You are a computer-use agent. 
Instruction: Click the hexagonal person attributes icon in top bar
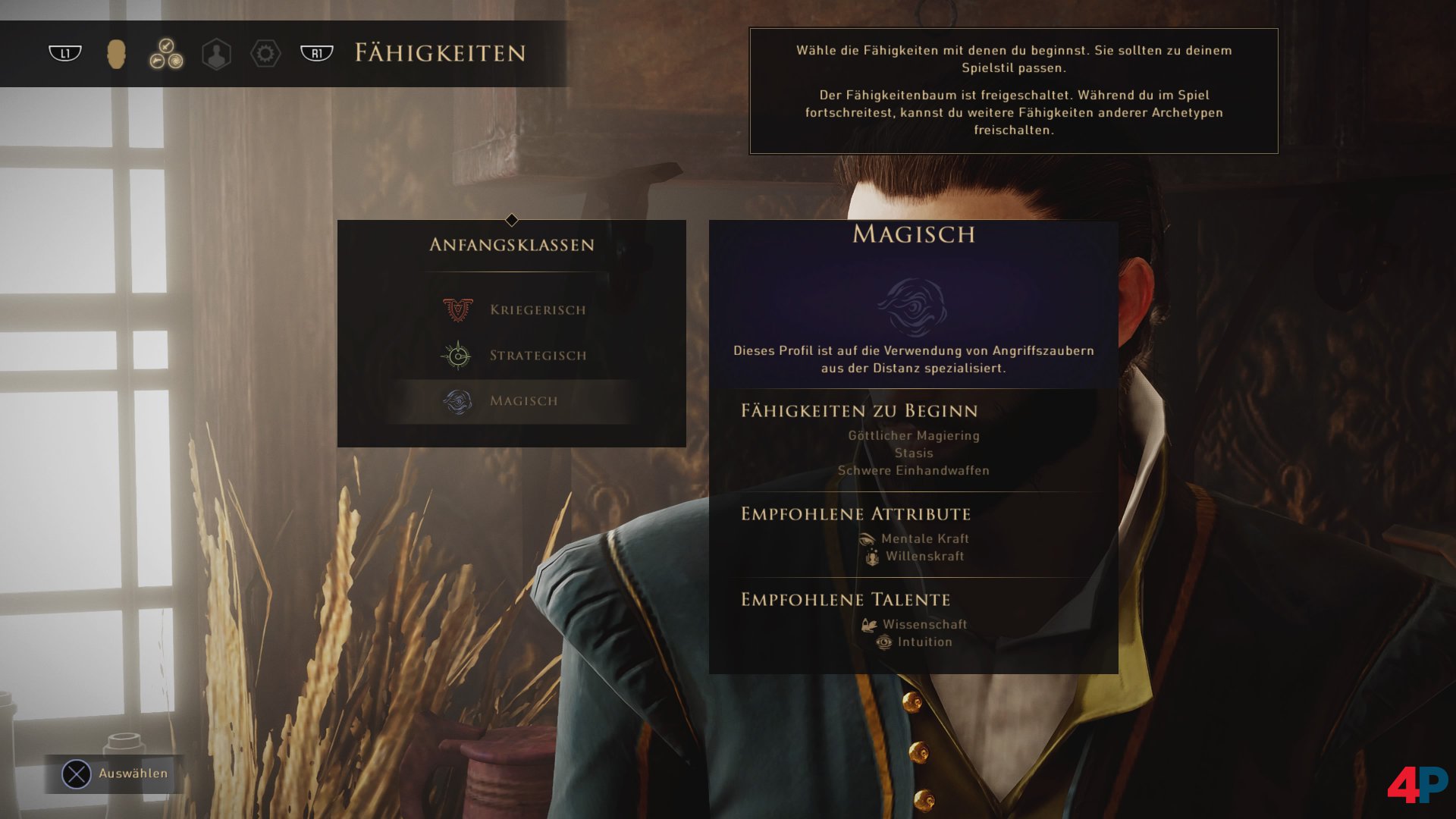point(217,54)
